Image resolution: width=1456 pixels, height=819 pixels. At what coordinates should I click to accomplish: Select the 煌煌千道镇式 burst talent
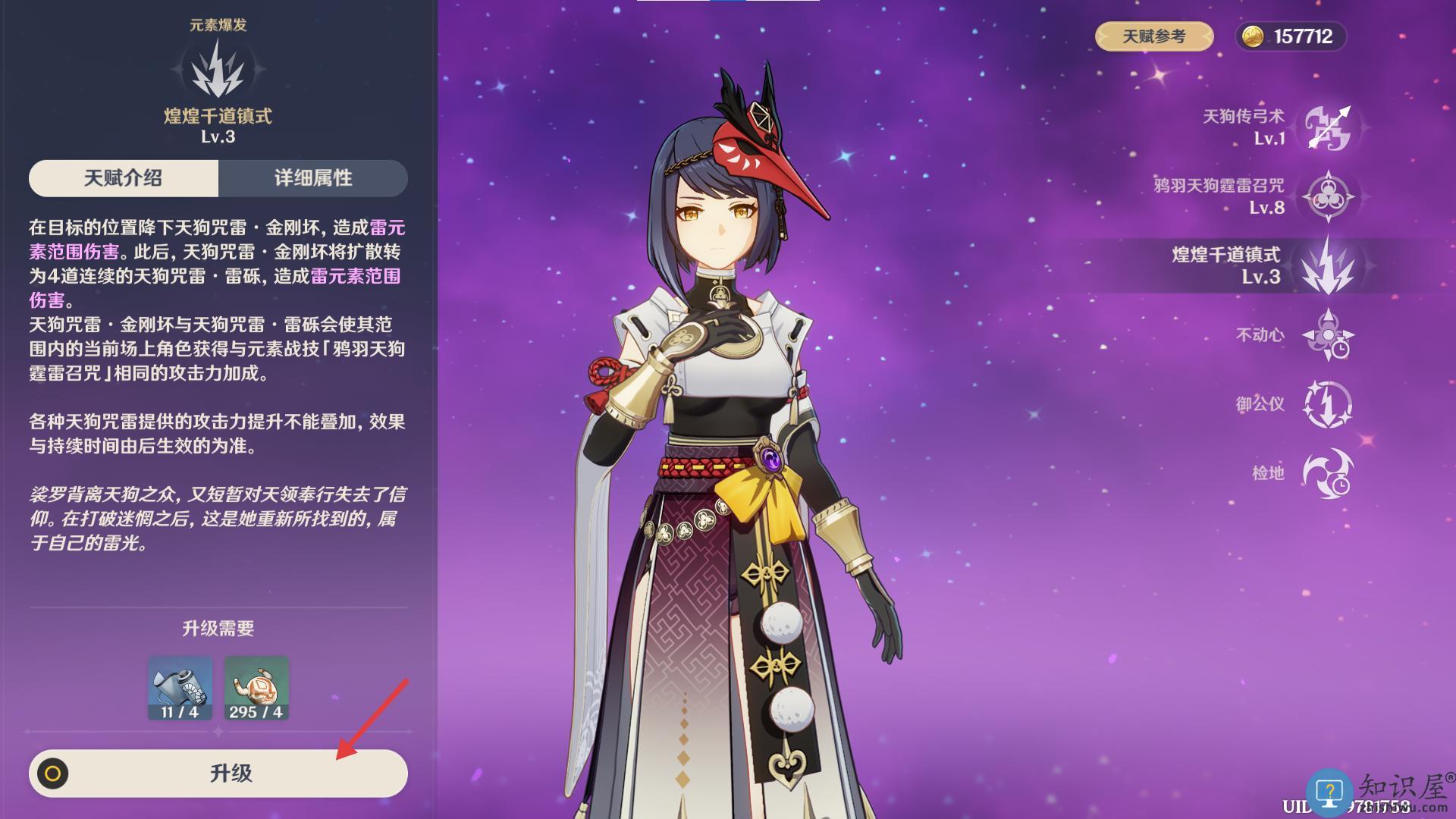click(x=1327, y=265)
